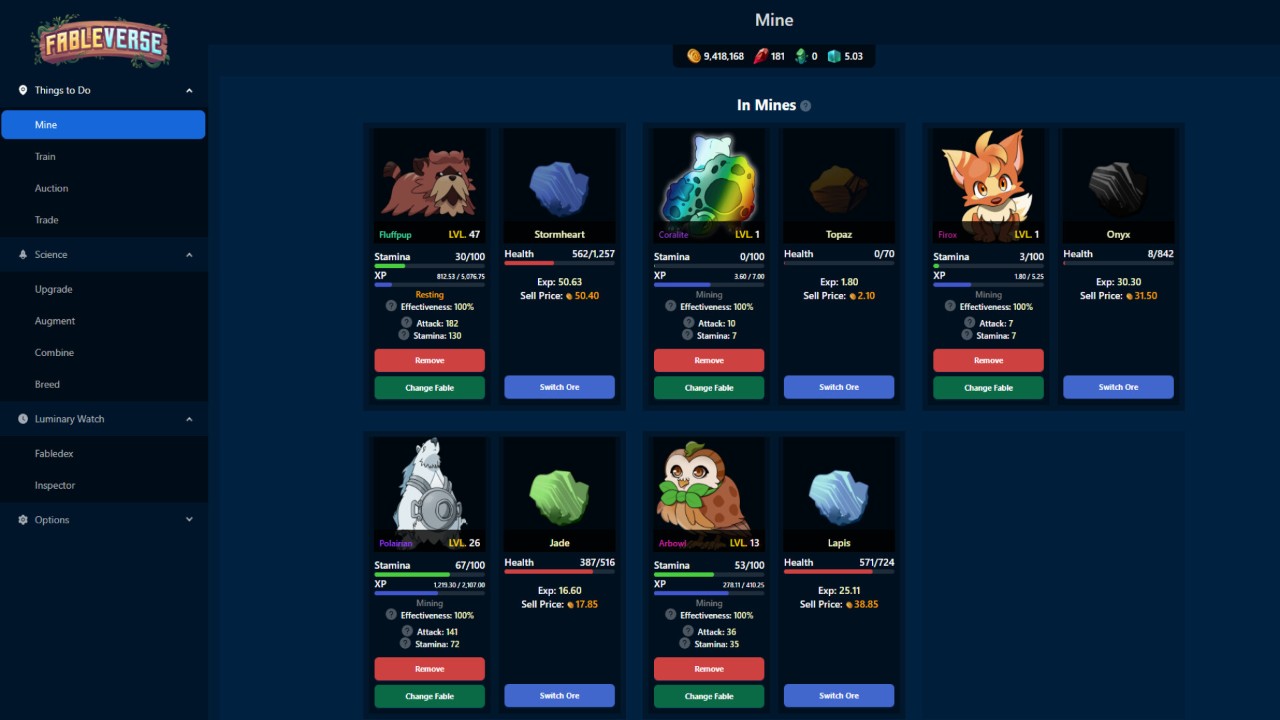Navigate to the Breed page
Screen dimensions: 1280x720
click(47, 384)
